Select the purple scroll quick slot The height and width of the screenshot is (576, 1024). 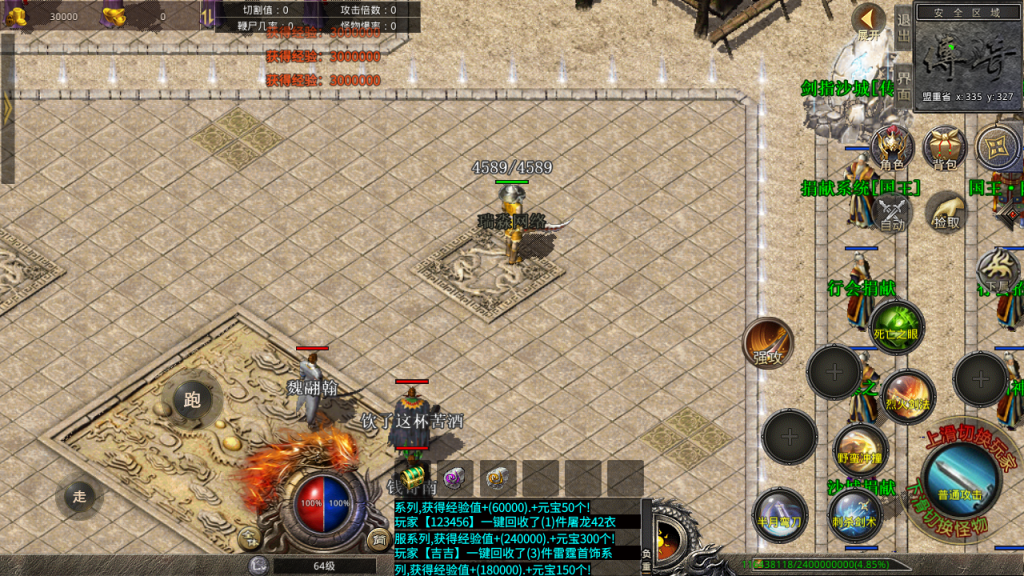456,477
